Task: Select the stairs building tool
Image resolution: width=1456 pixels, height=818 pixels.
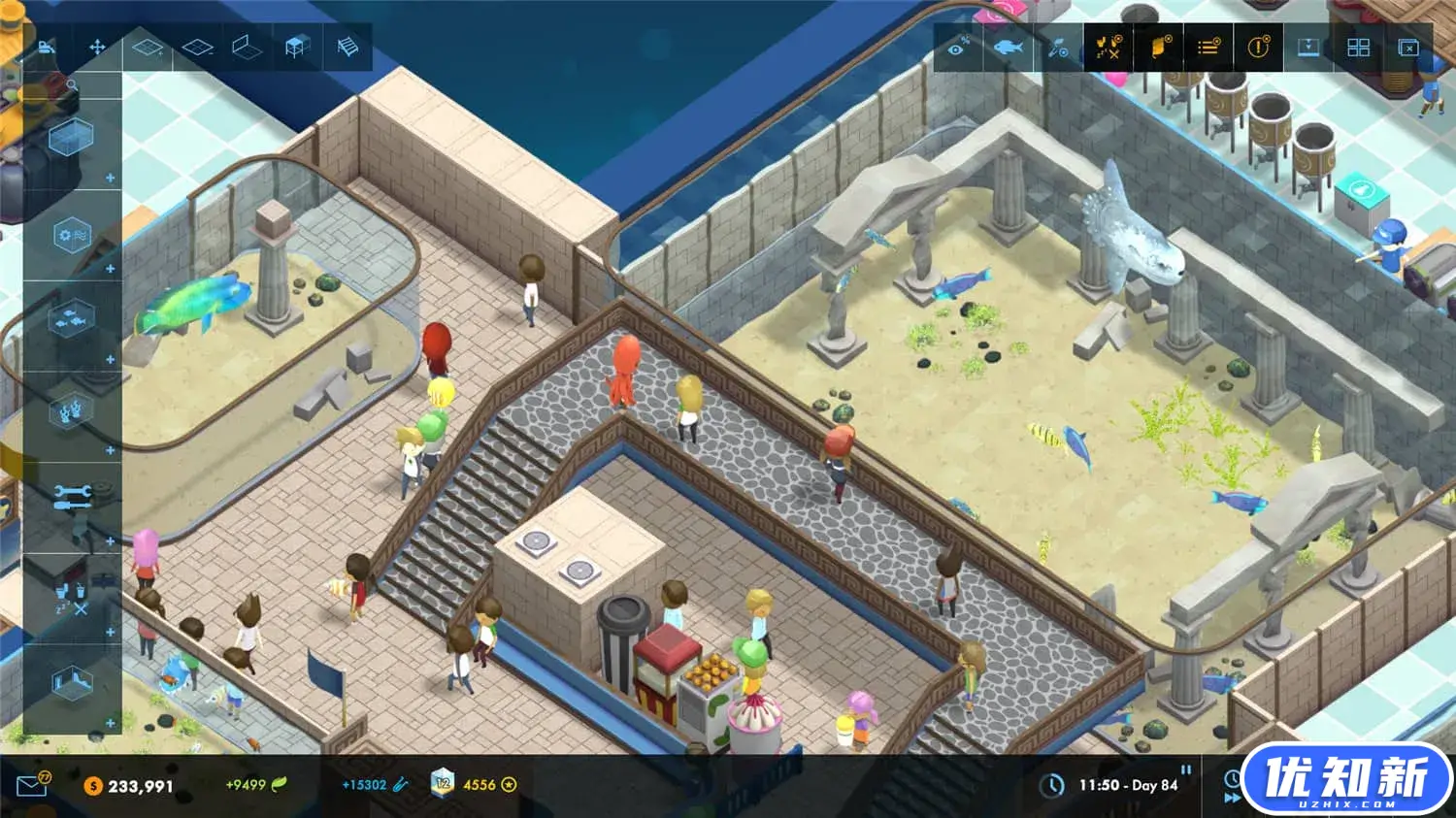Action: pyautogui.click(x=347, y=47)
